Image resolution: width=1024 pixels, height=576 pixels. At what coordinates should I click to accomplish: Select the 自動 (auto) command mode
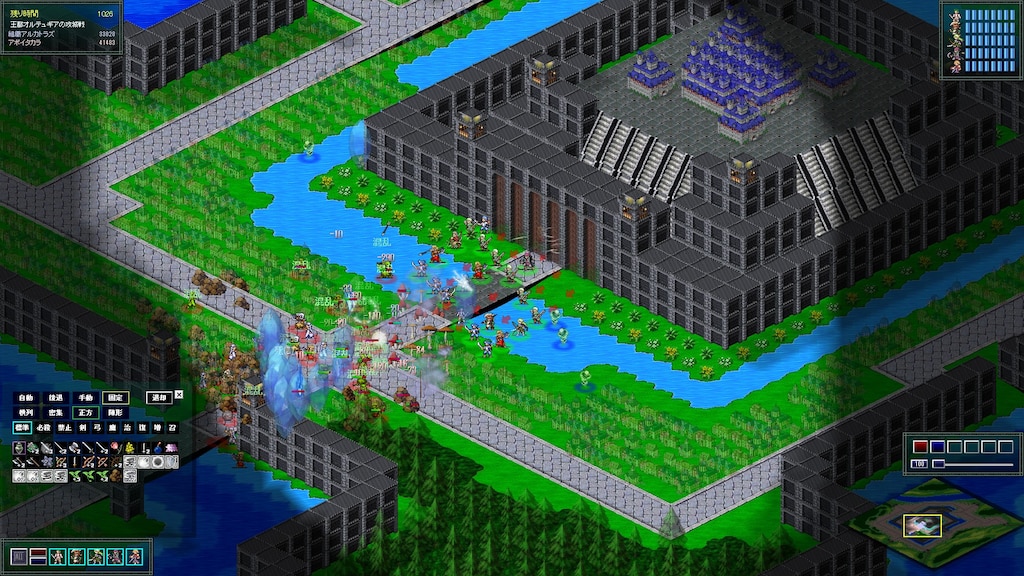[x=26, y=397]
